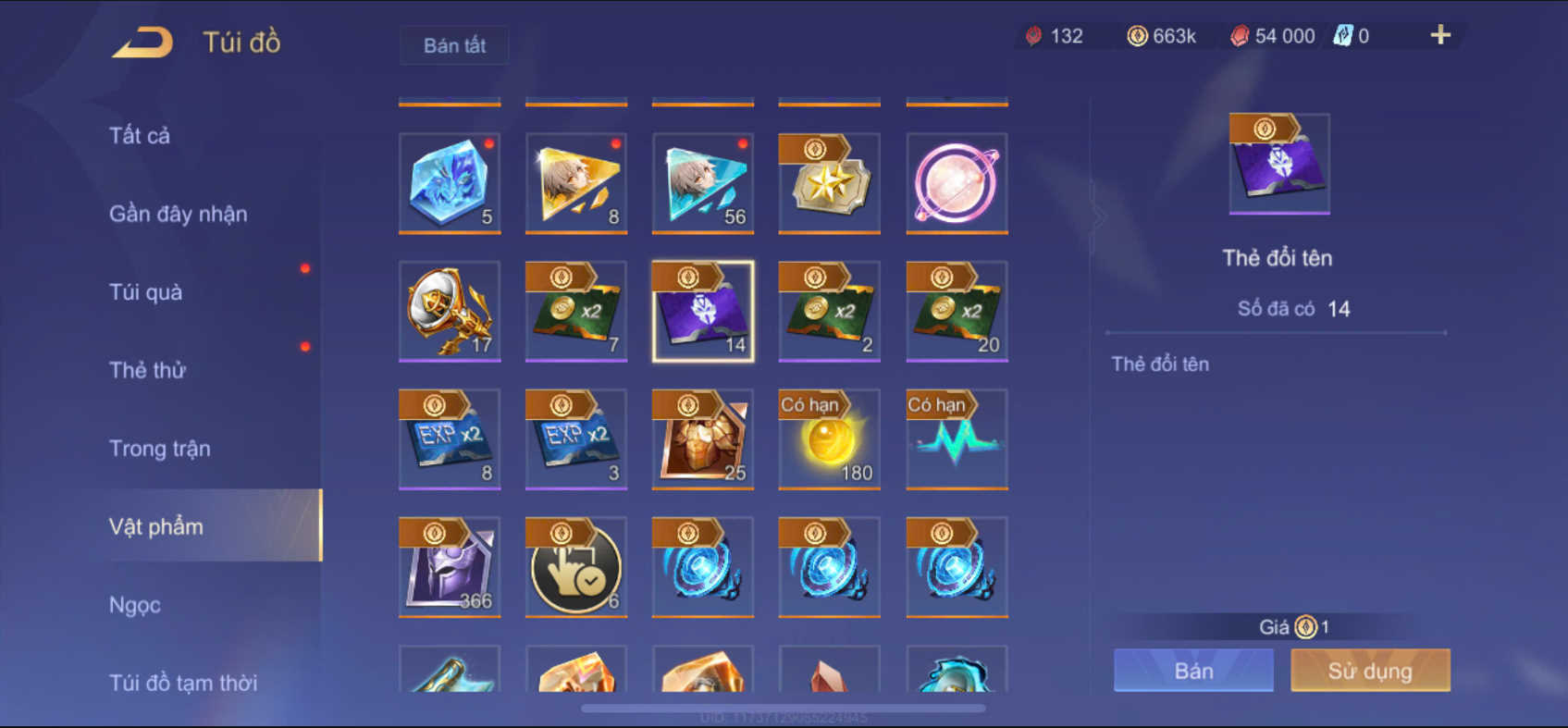Select the blue crystal gem item with quantity 5

click(450, 183)
